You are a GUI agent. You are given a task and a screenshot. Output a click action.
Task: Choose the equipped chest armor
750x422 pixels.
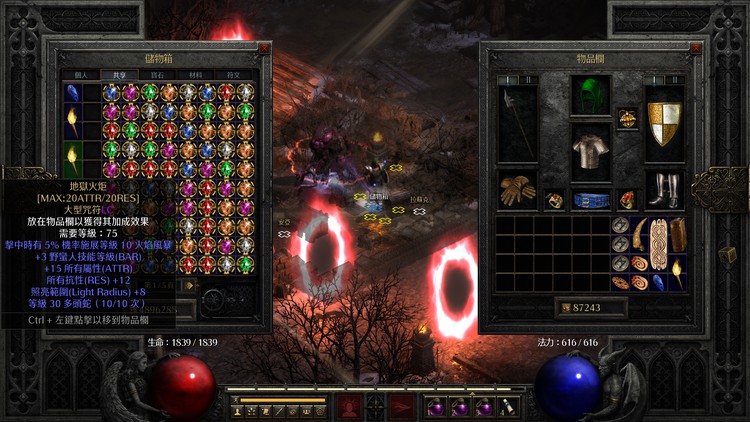(591, 152)
